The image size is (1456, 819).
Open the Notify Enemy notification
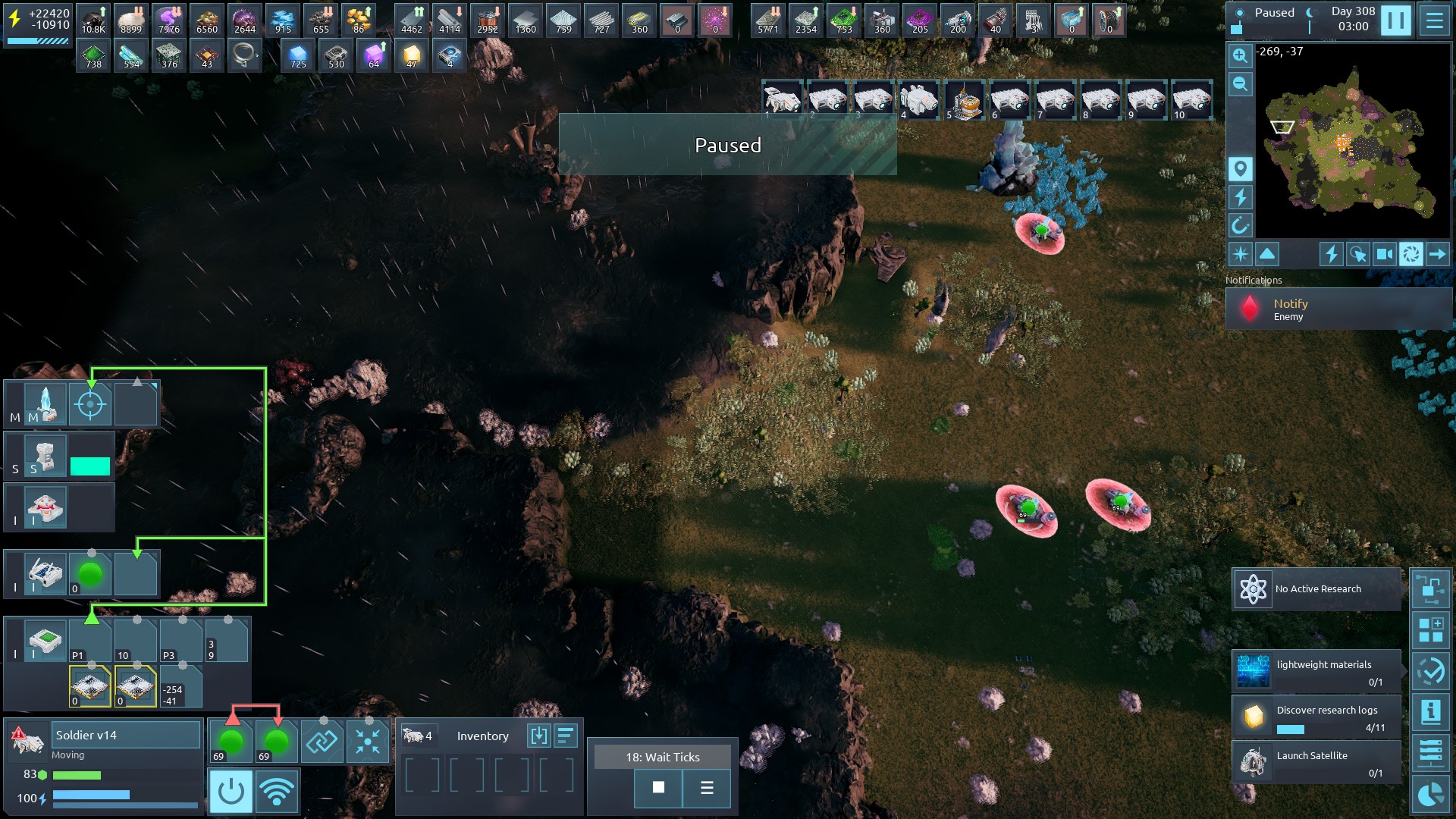[x=1338, y=309]
